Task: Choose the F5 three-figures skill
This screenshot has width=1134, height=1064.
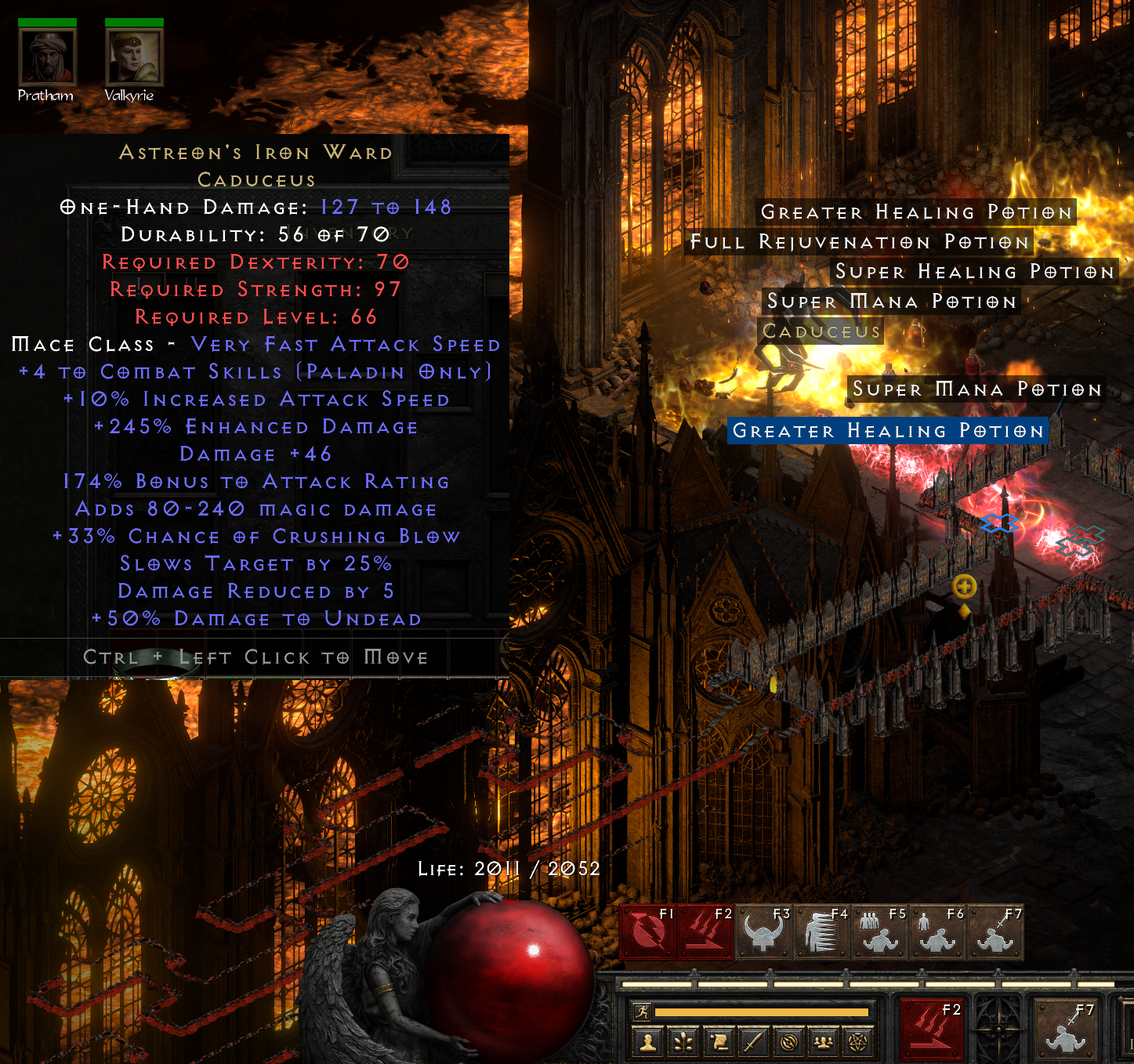Action: click(879, 932)
